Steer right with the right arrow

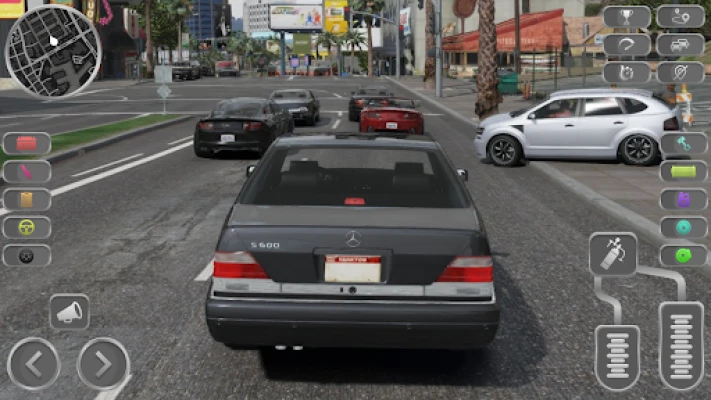[103, 363]
